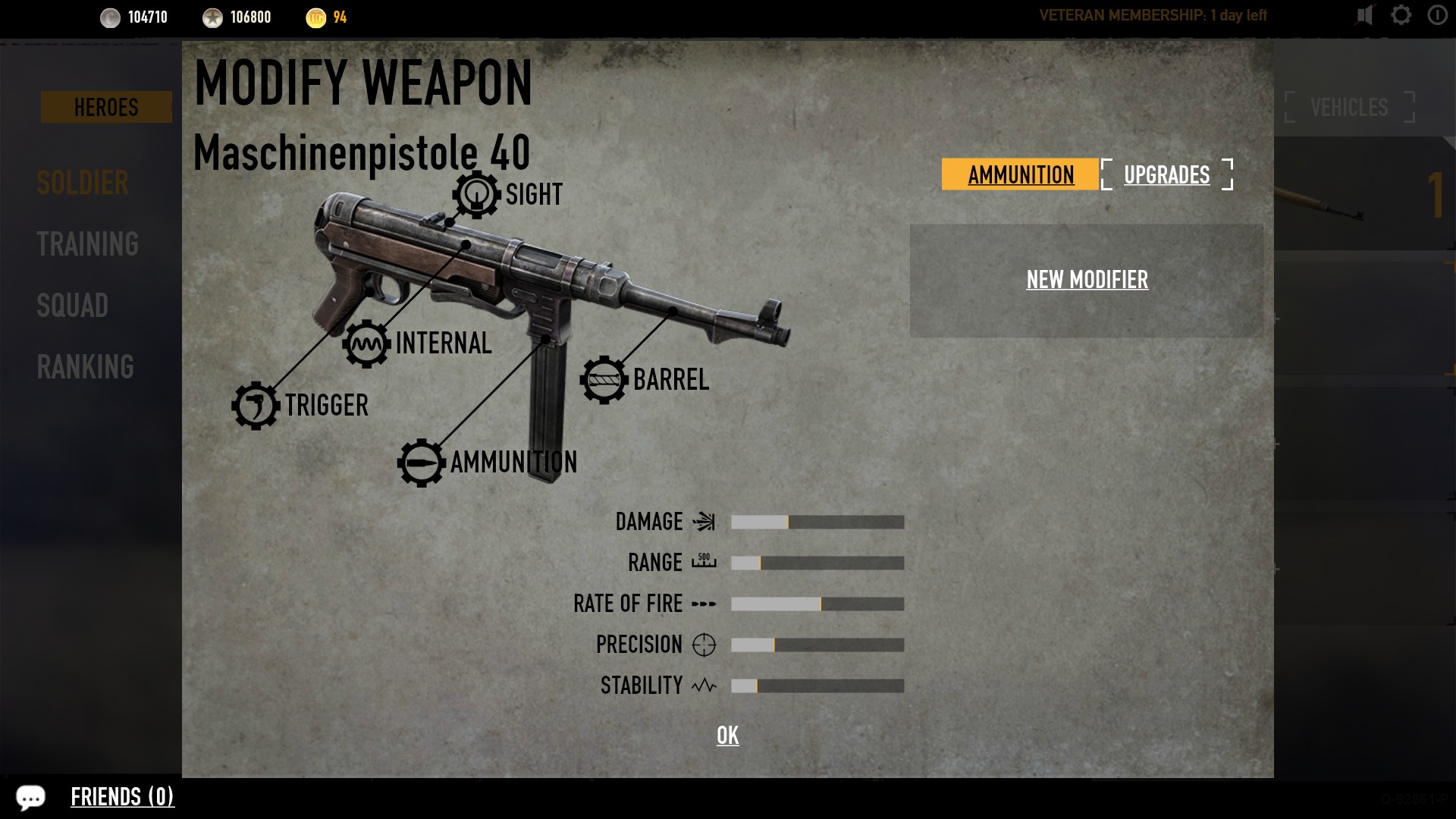The width and height of the screenshot is (1456, 819).
Task: Select Soldier in the side menu
Action: point(83,183)
